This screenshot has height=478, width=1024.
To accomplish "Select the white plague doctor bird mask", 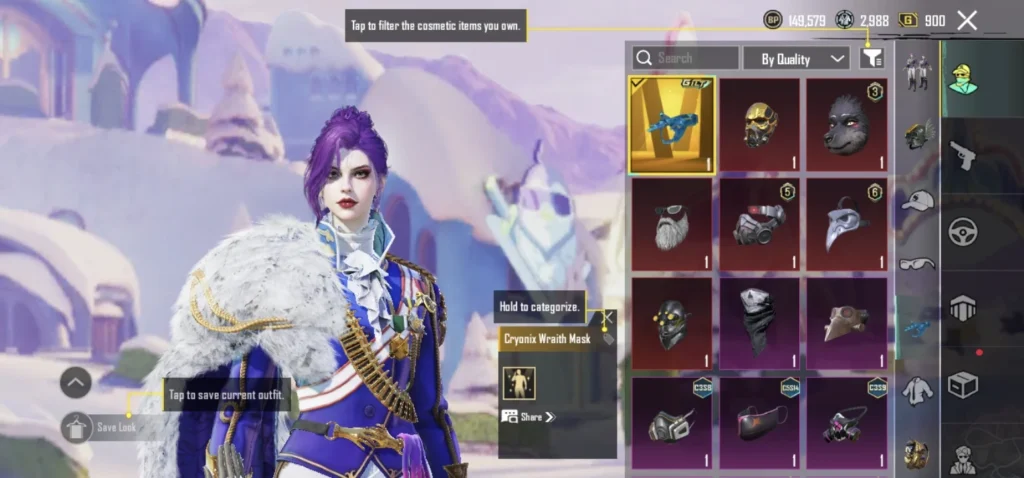I will pyautogui.click(x=846, y=225).
